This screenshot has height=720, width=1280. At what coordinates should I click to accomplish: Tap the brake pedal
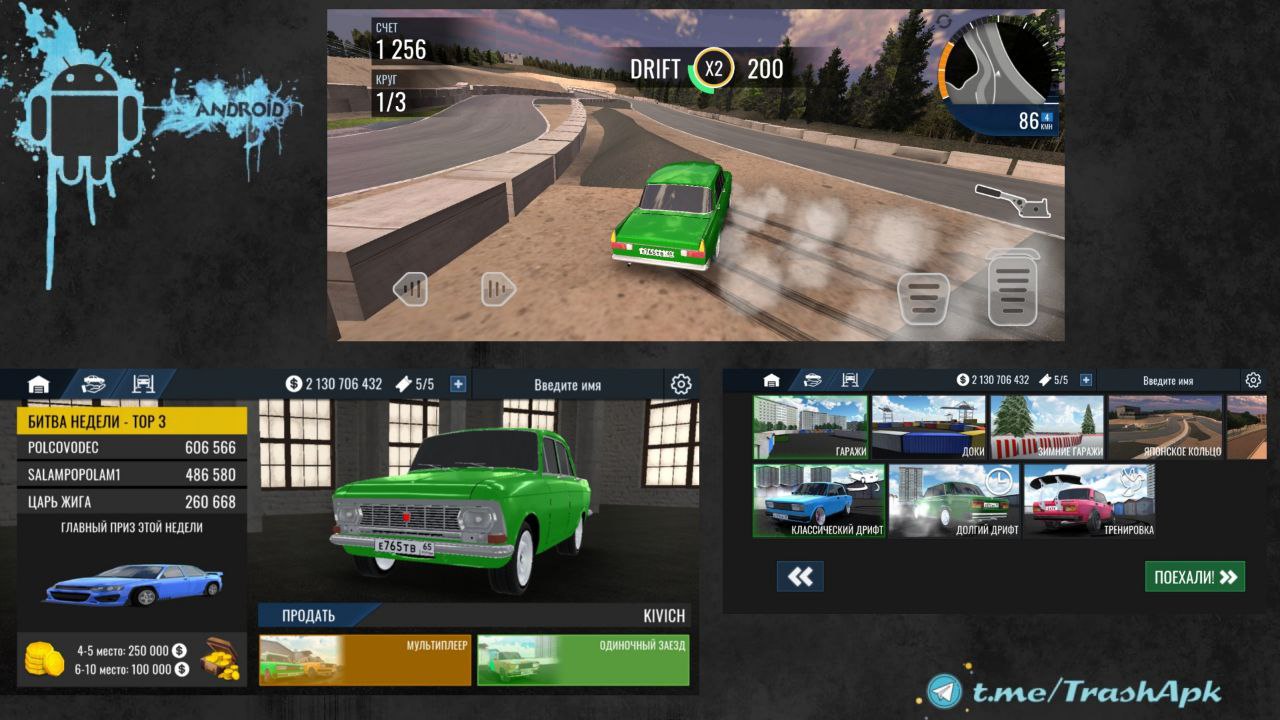click(923, 298)
